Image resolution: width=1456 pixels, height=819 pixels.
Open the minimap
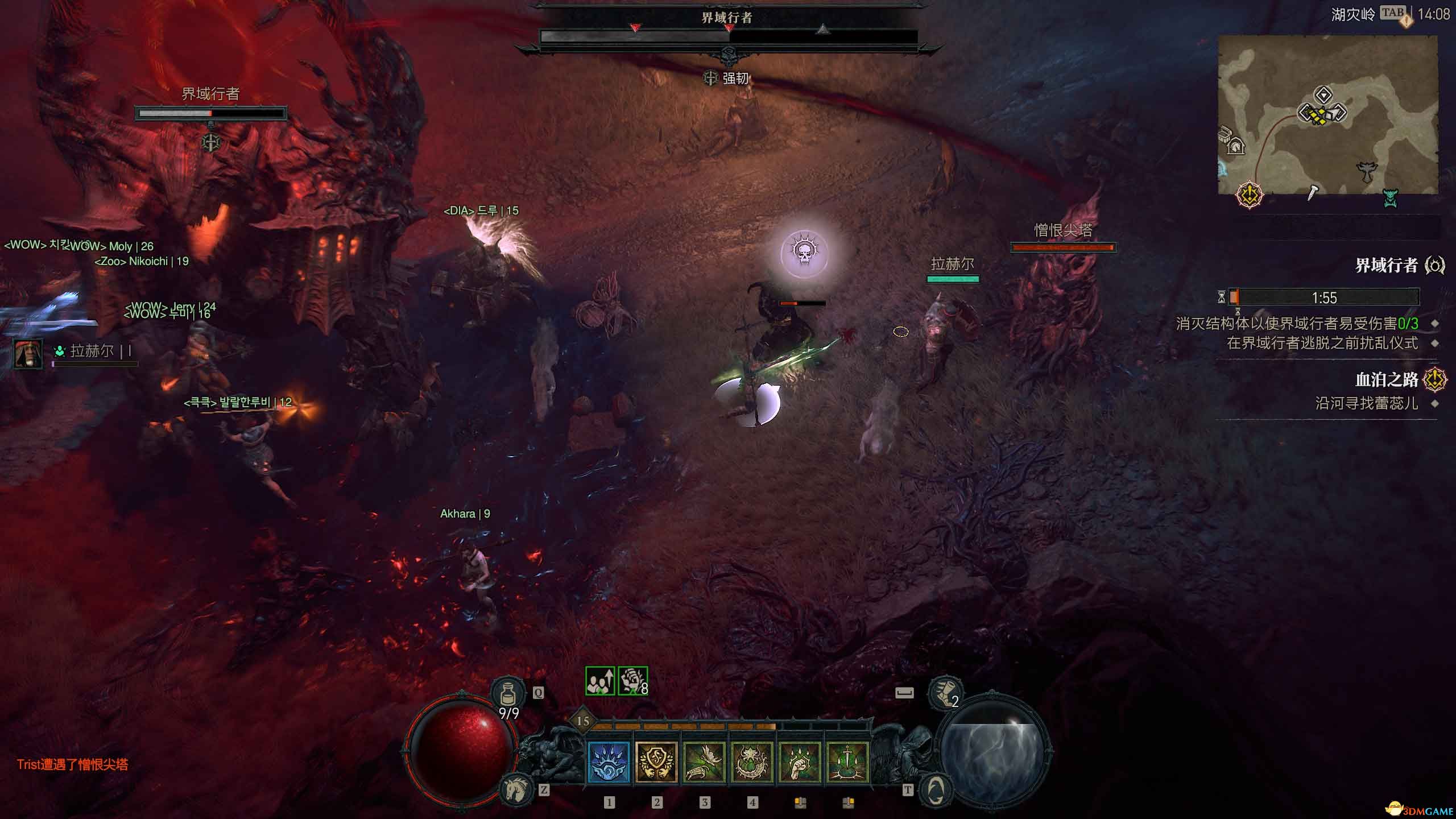[1327, 114]
